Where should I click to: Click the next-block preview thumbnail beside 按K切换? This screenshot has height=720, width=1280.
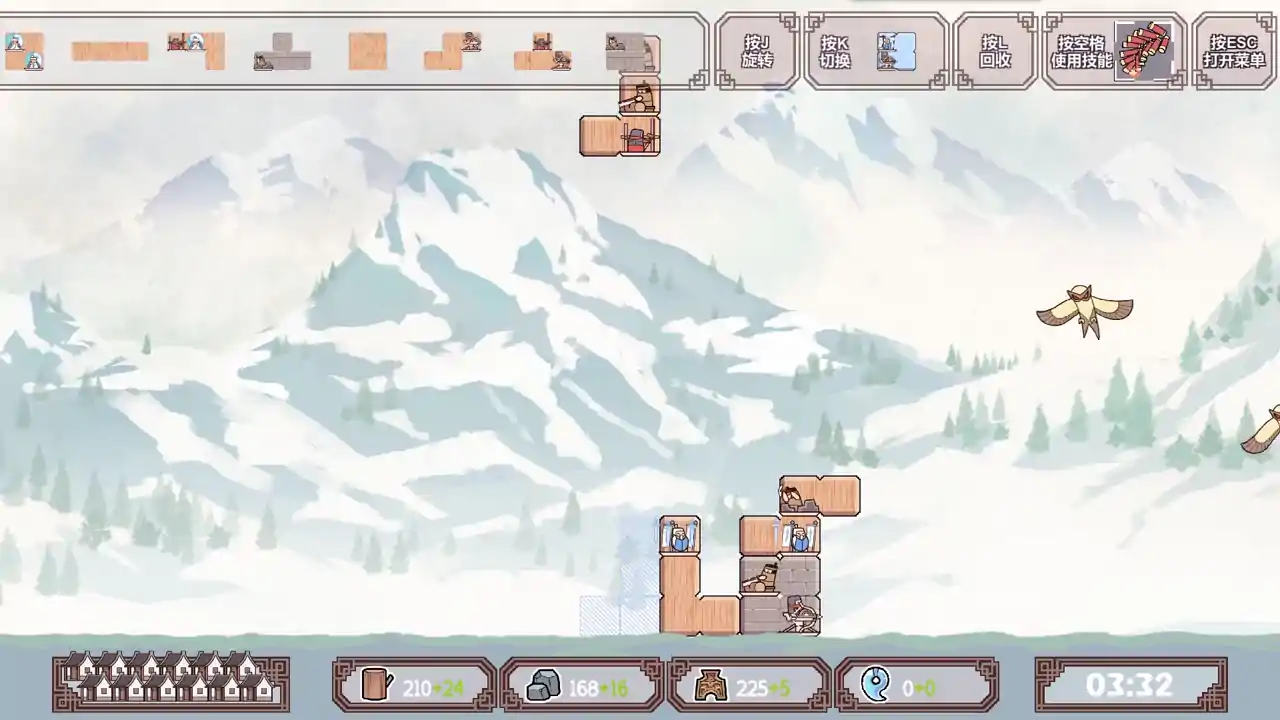pos(895,50)
